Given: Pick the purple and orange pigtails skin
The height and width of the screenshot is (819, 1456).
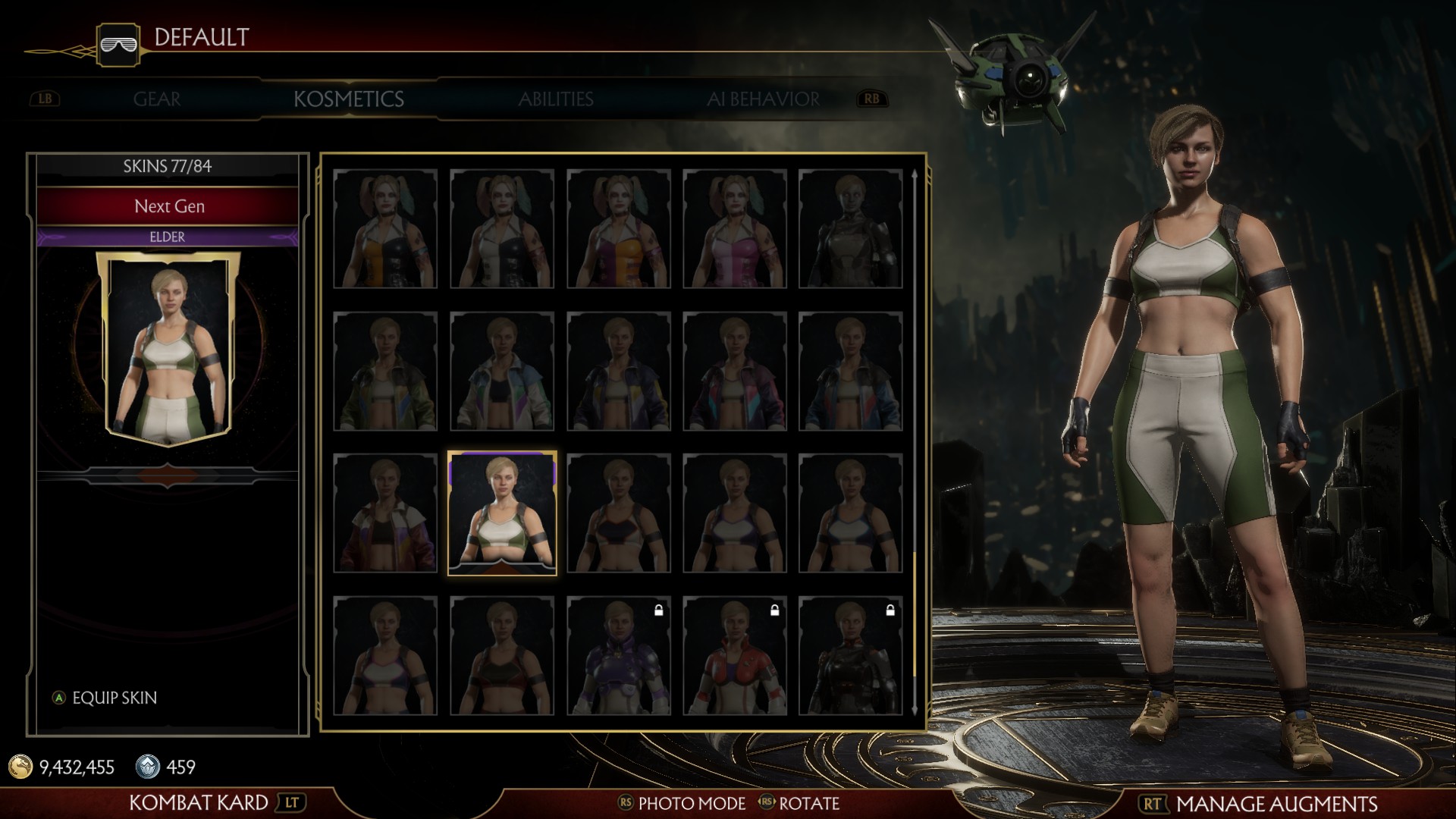Looking at the screenshot, I should (x=618, y=228).
